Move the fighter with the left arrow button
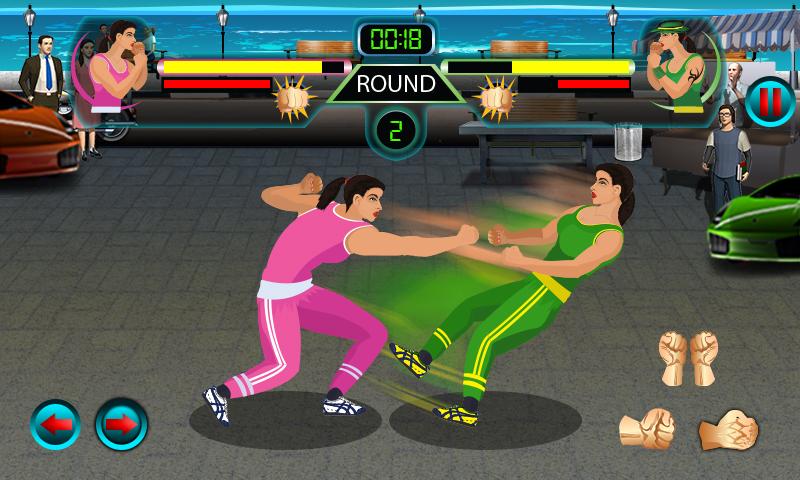800x480 pixels. pyautogui.click(x=57, y=424)
